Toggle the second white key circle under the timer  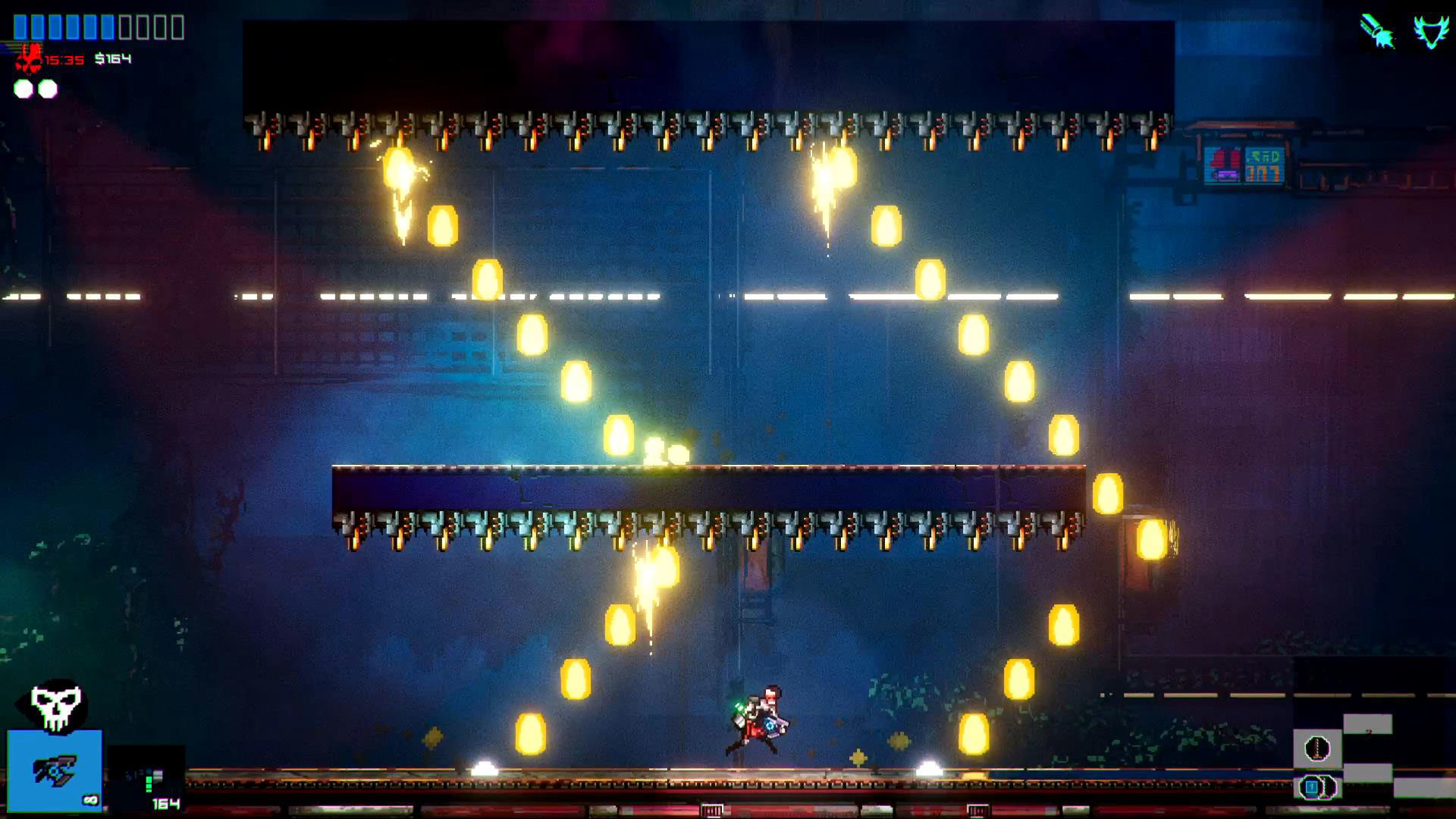pos(48,89)
